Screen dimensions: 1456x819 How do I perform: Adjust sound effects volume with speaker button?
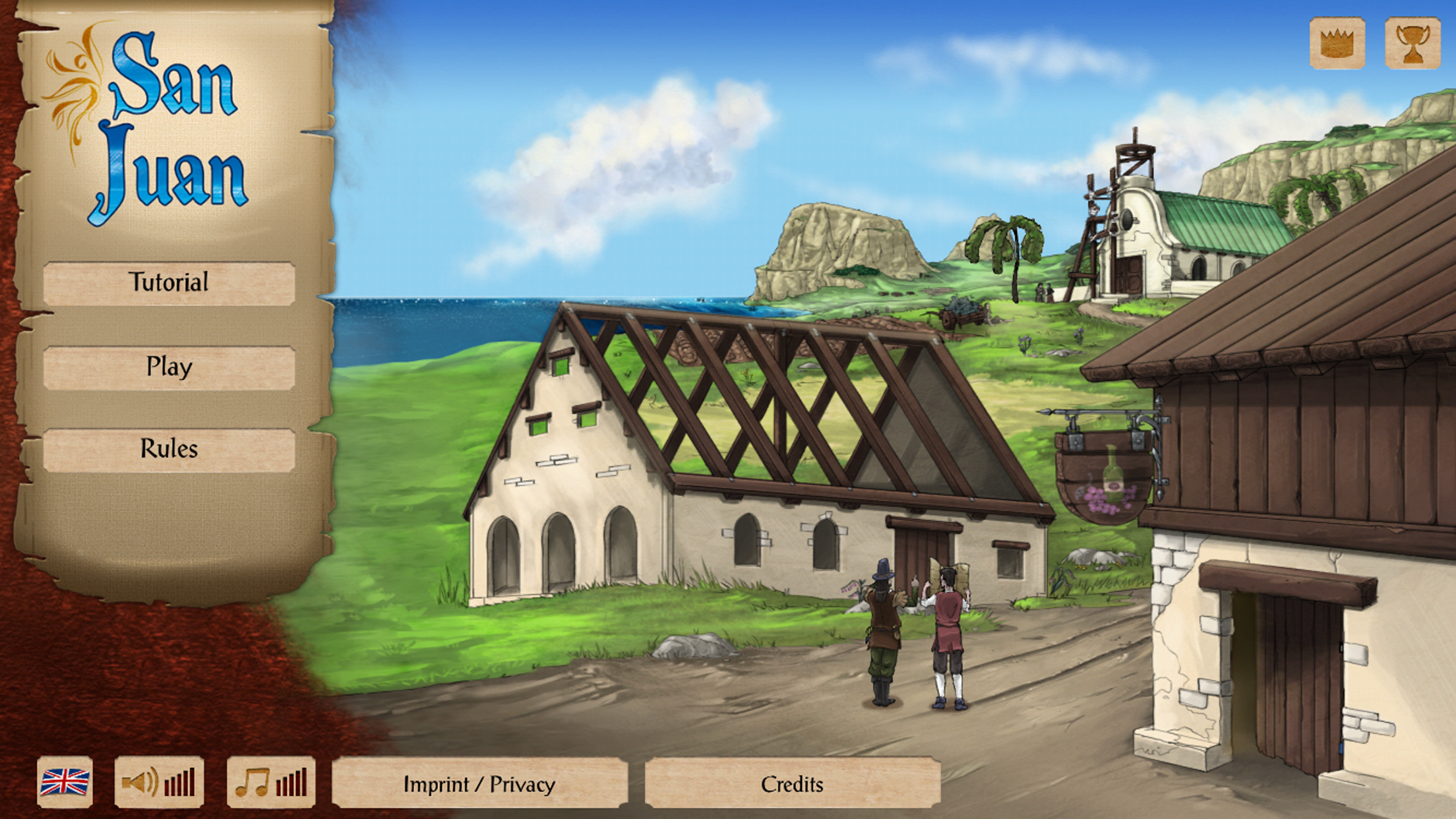[159, 783]
